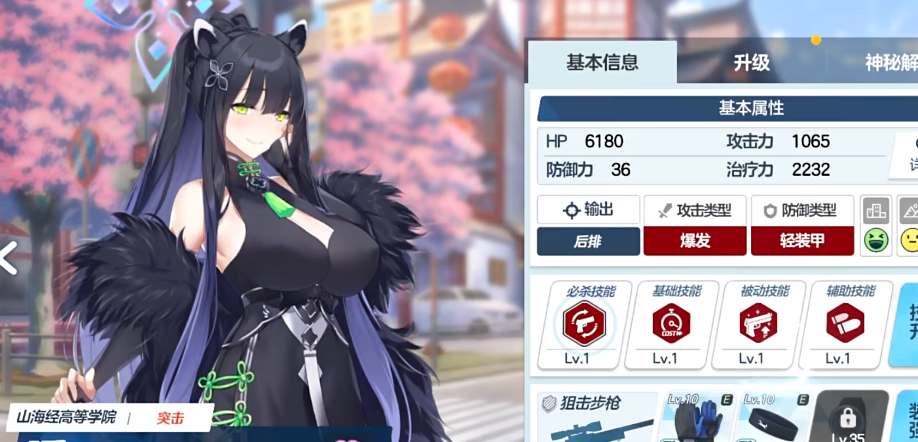Tap the green smiley city terrain icon
Image resolution: width=918 pixels, height=442 pixels.
click(x=876, y=241)
